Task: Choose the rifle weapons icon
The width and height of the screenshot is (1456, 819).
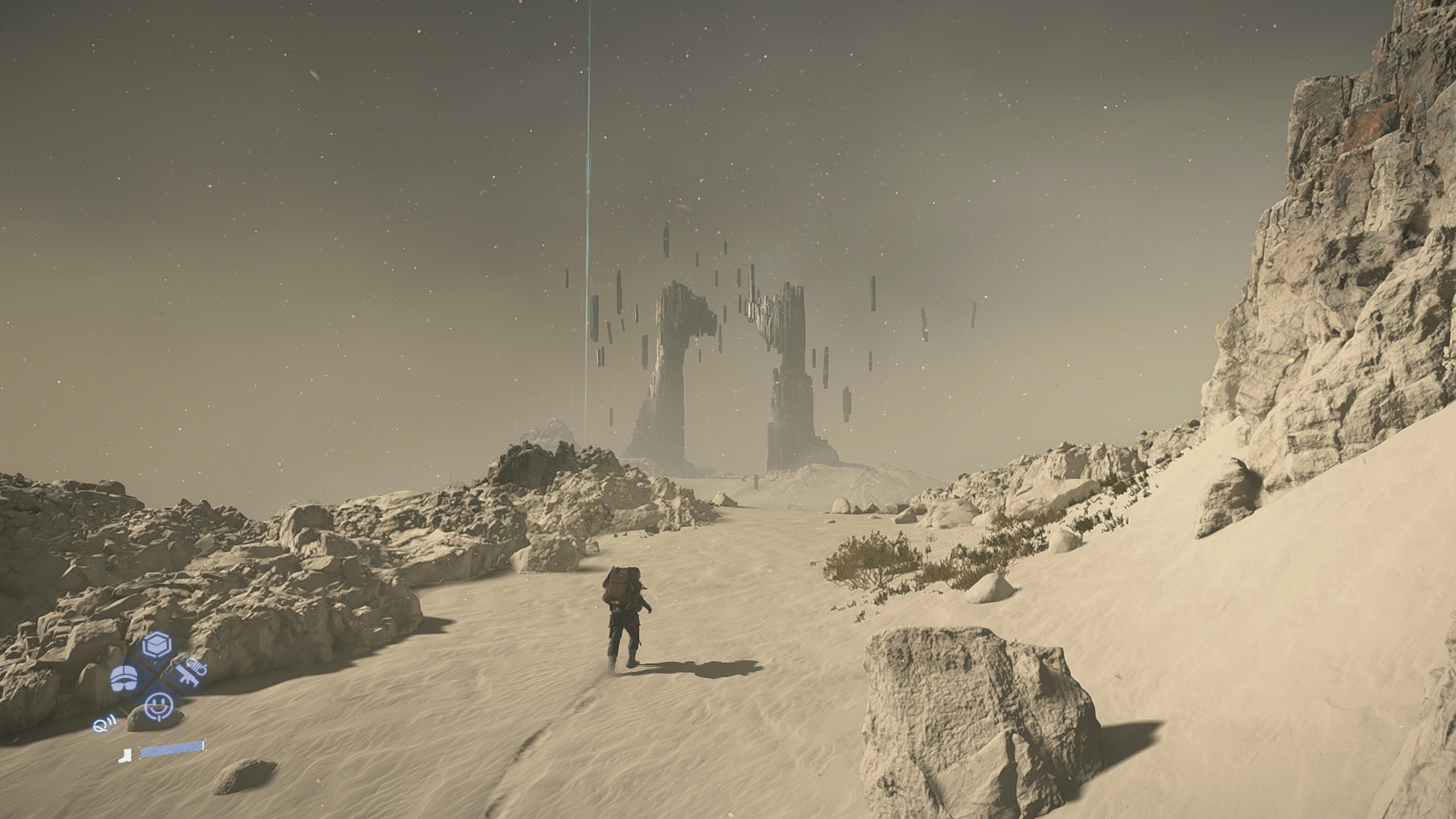Action: pyautogui.click(x=190, y=672)
